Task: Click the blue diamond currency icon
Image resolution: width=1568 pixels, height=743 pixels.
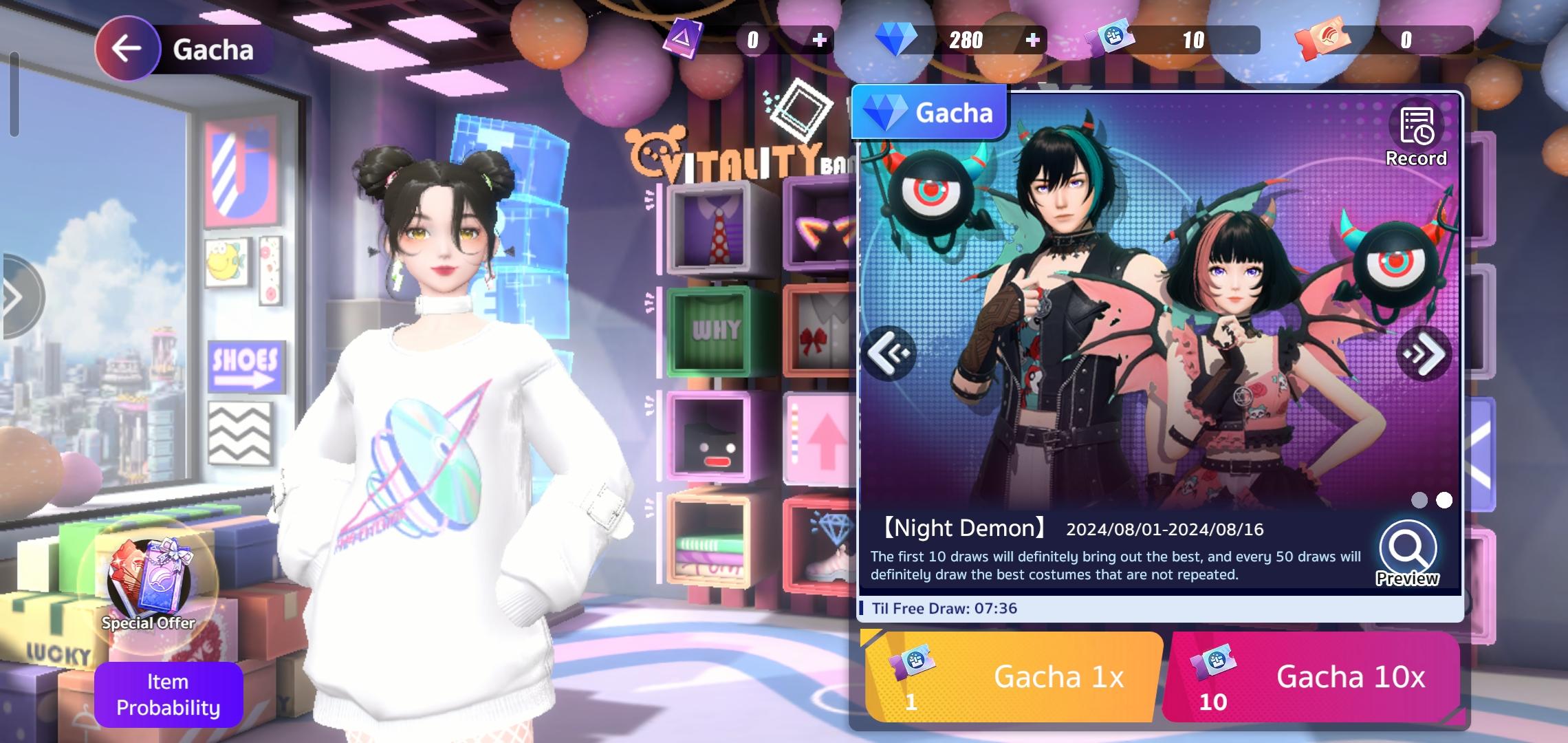Action: pos(897,39)
